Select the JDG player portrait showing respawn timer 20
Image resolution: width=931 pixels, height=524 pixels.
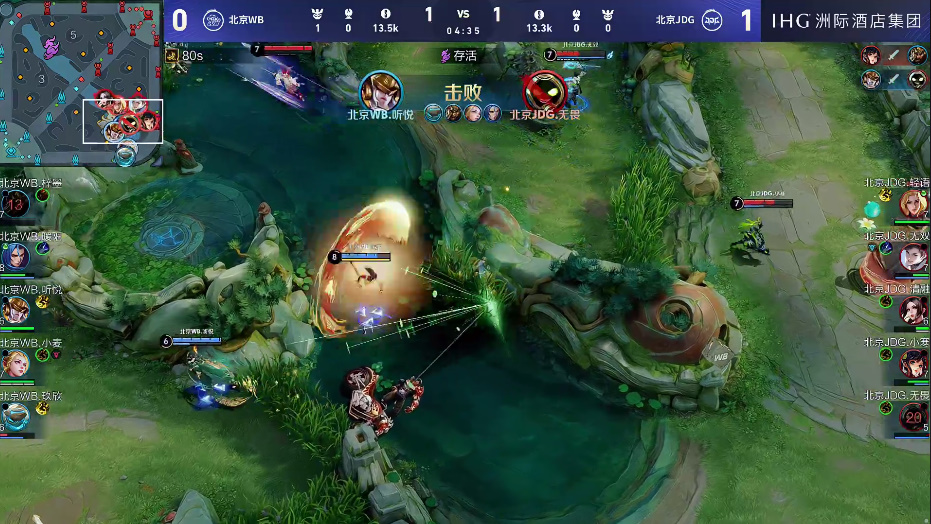tap(913, 415)
